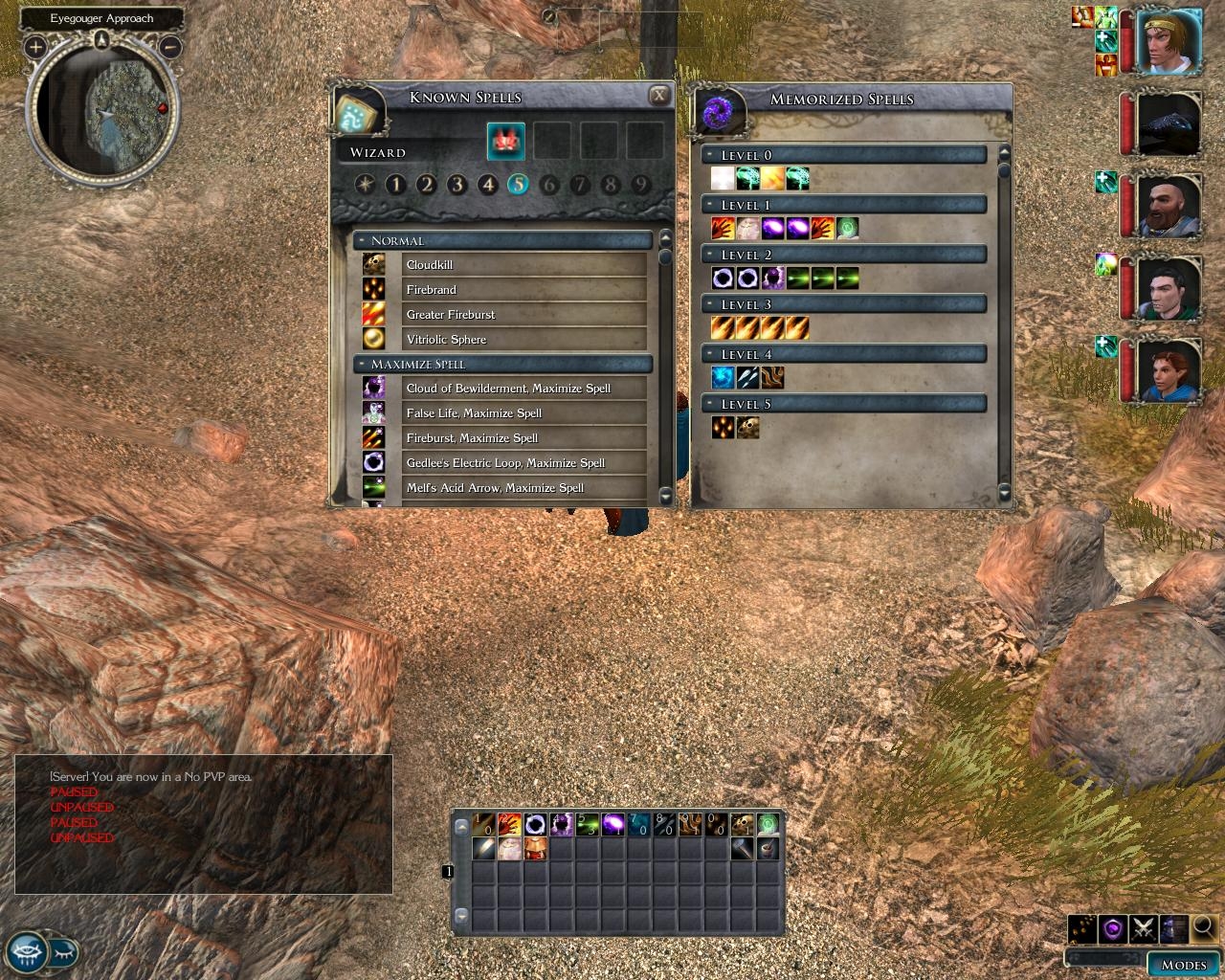Toggle the open eye button in the corner

tap(26, 953)
